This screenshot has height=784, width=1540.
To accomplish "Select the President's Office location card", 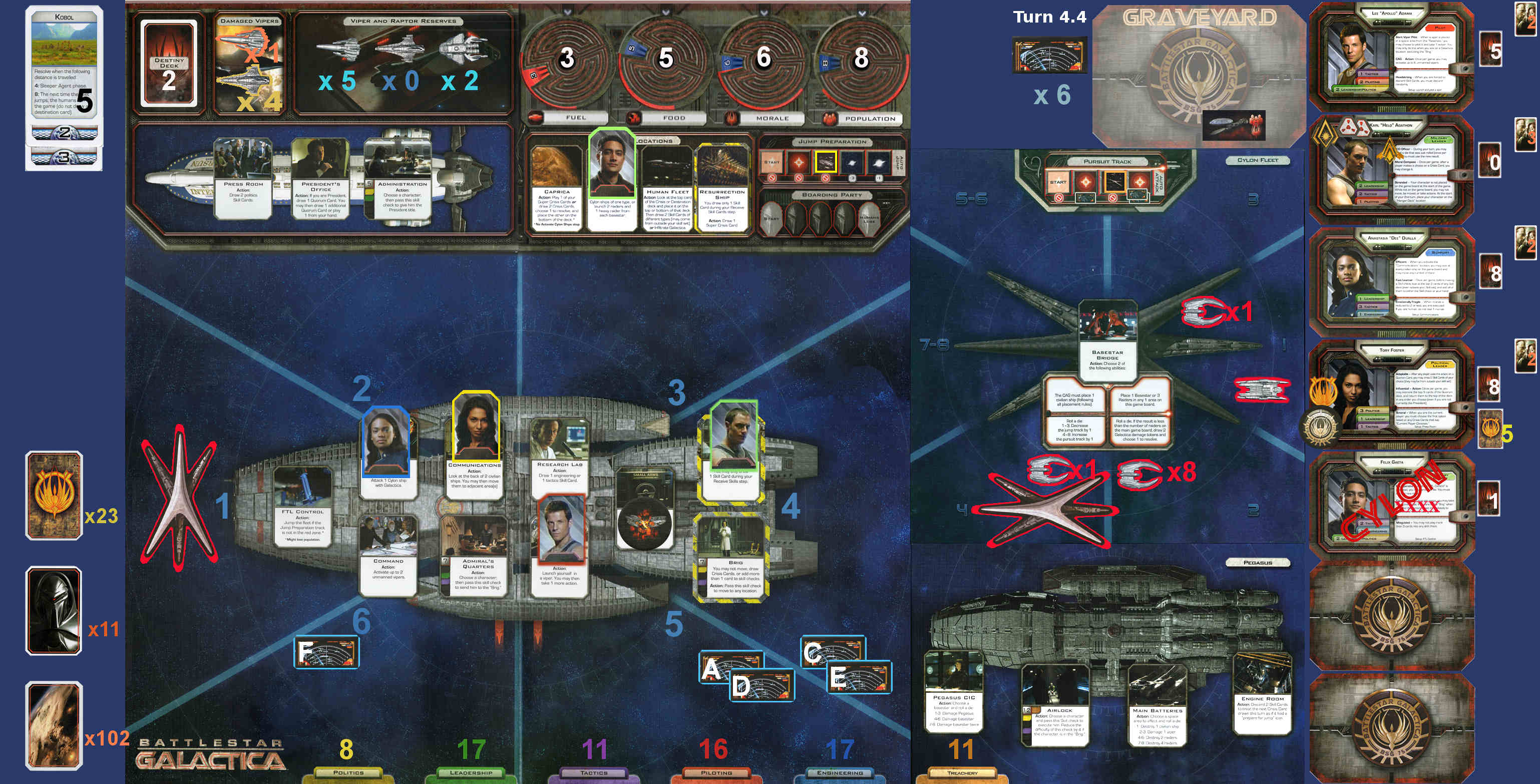I will pos(320,178).
